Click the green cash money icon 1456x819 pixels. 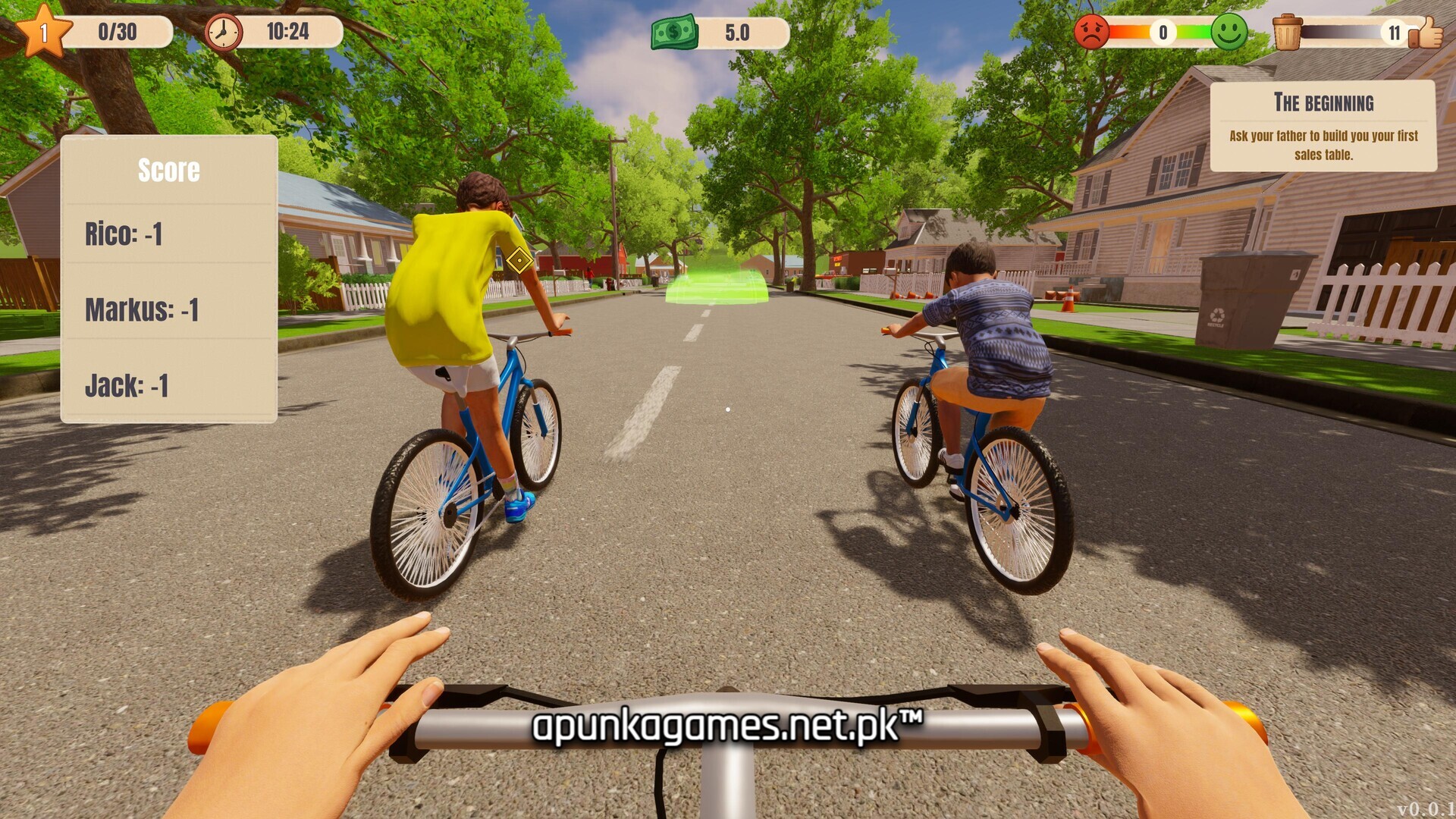[673, 32]
